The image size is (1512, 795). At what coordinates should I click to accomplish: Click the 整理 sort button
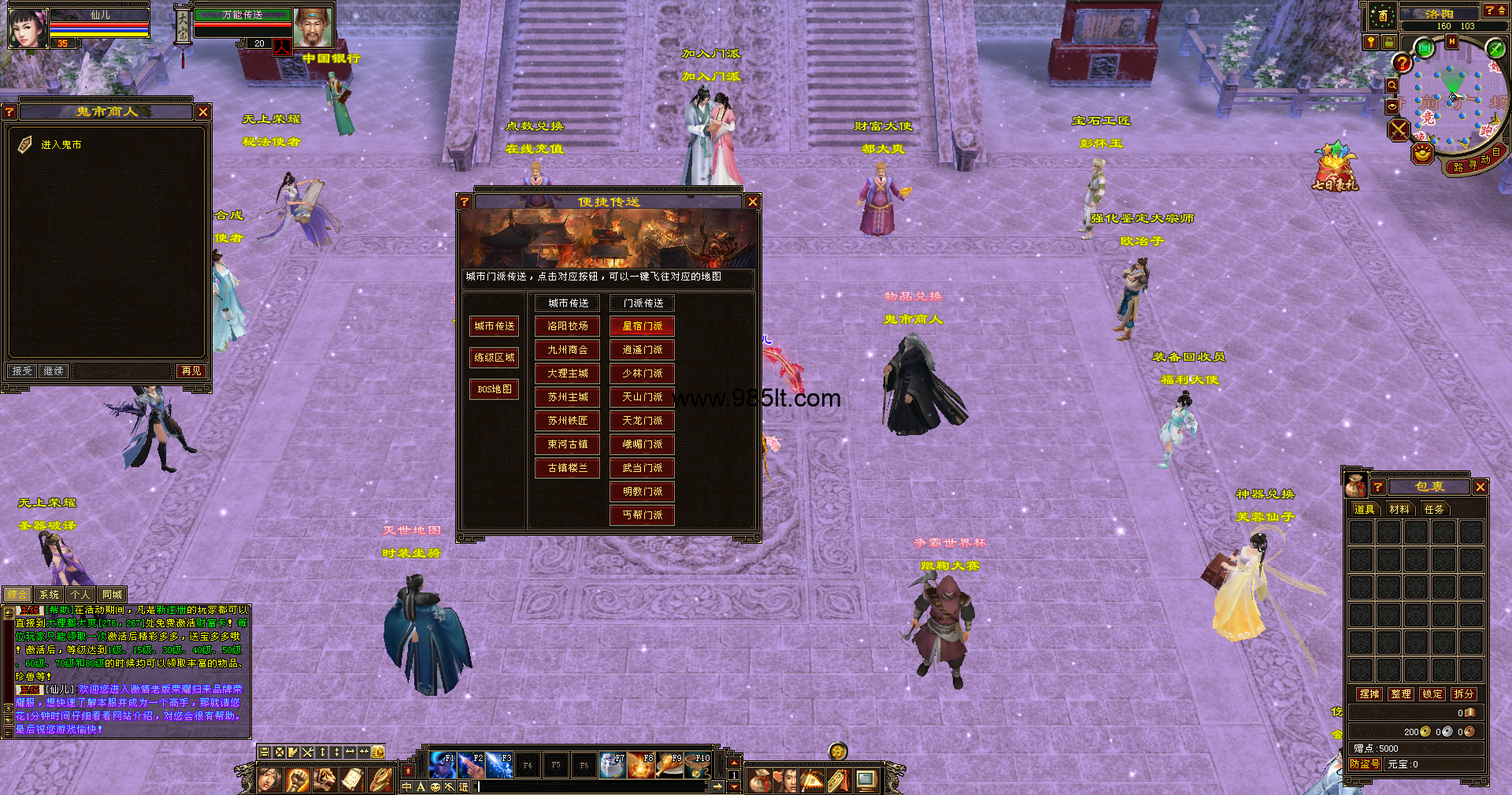[x=1401, y=694]
